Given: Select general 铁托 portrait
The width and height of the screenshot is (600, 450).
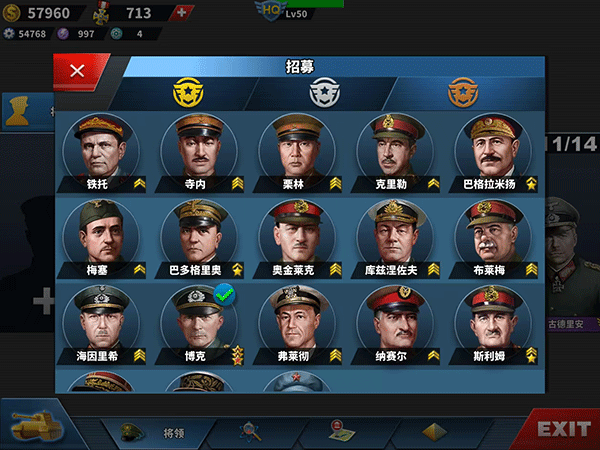Looking at the screenshot, I should pos(101,148).
